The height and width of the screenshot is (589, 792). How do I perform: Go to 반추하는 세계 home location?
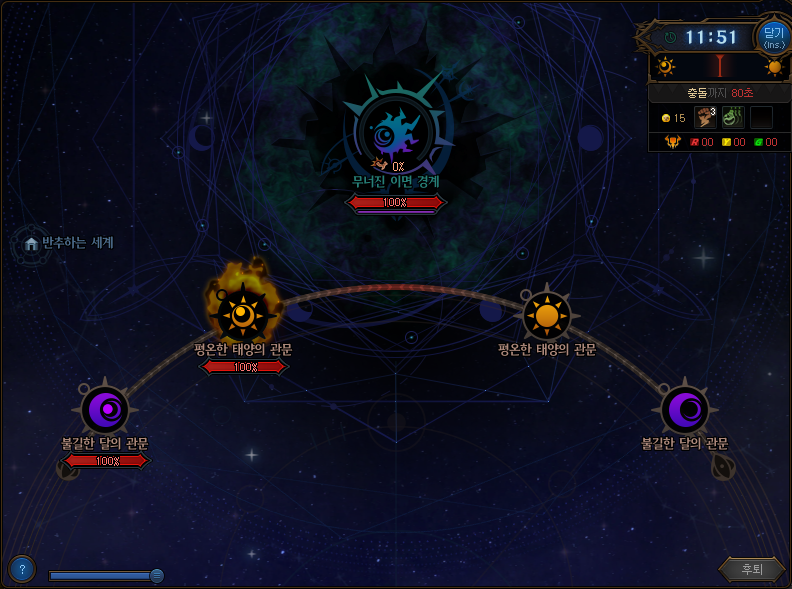tap(32, 243)
